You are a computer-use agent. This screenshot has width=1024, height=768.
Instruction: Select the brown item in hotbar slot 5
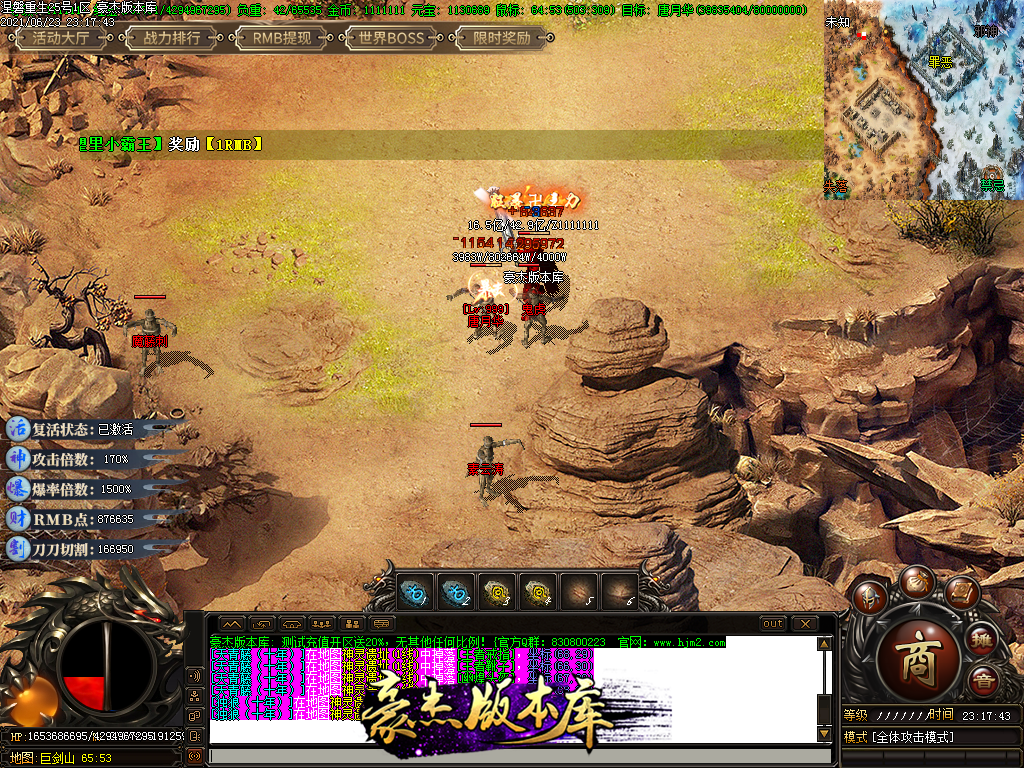(x=578, y=591)
